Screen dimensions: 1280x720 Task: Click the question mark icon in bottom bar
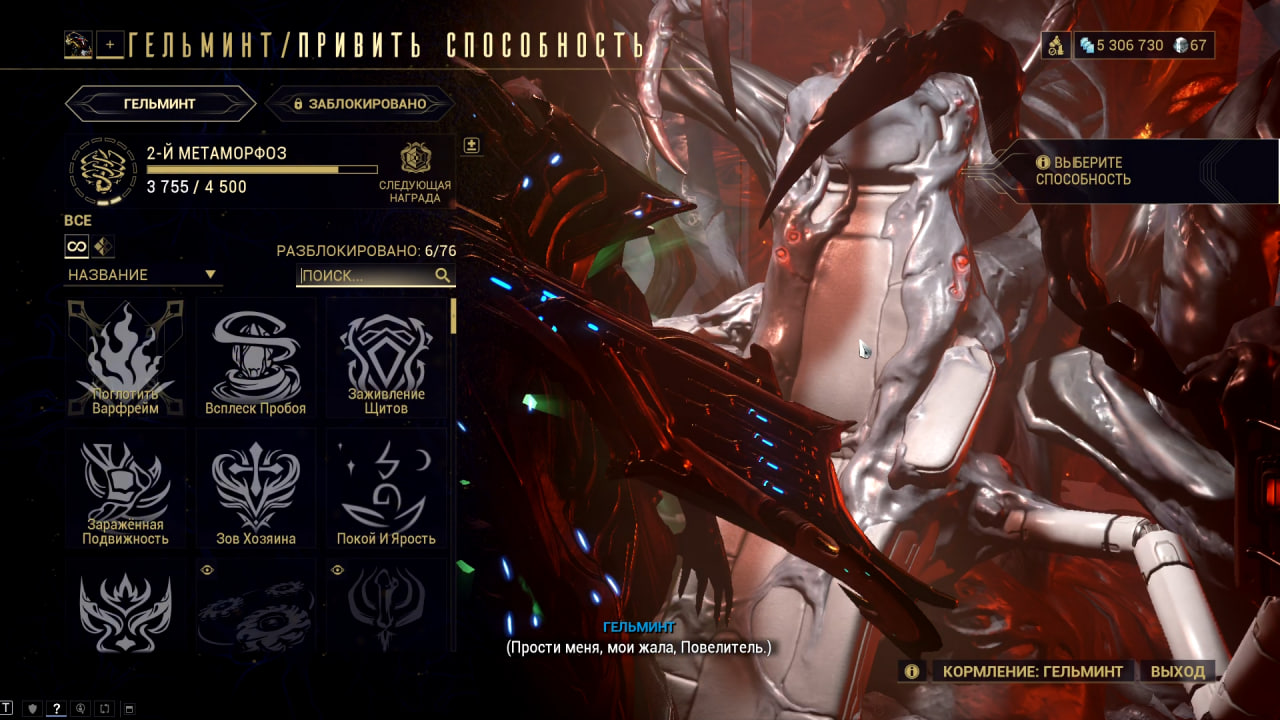(57, 708)
